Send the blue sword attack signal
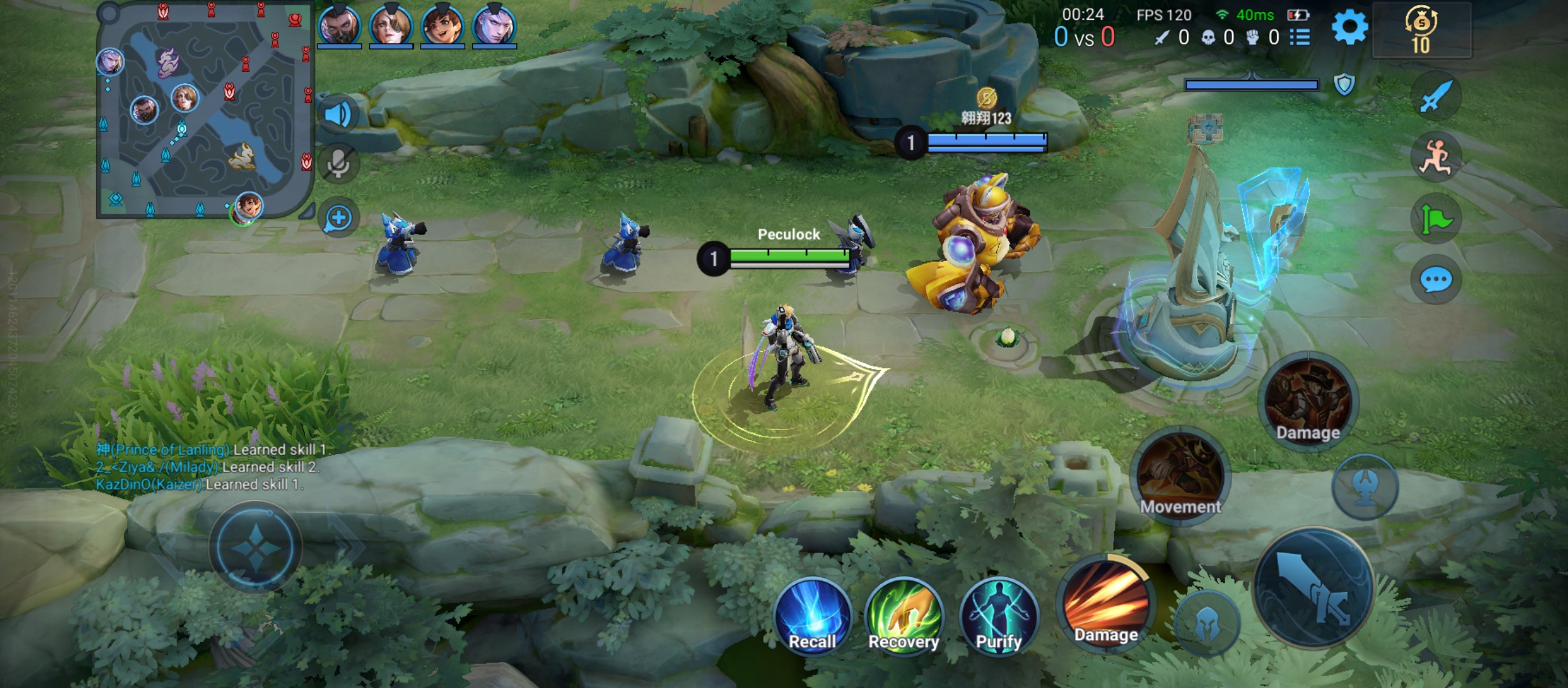 click(x=1435, y=97)
